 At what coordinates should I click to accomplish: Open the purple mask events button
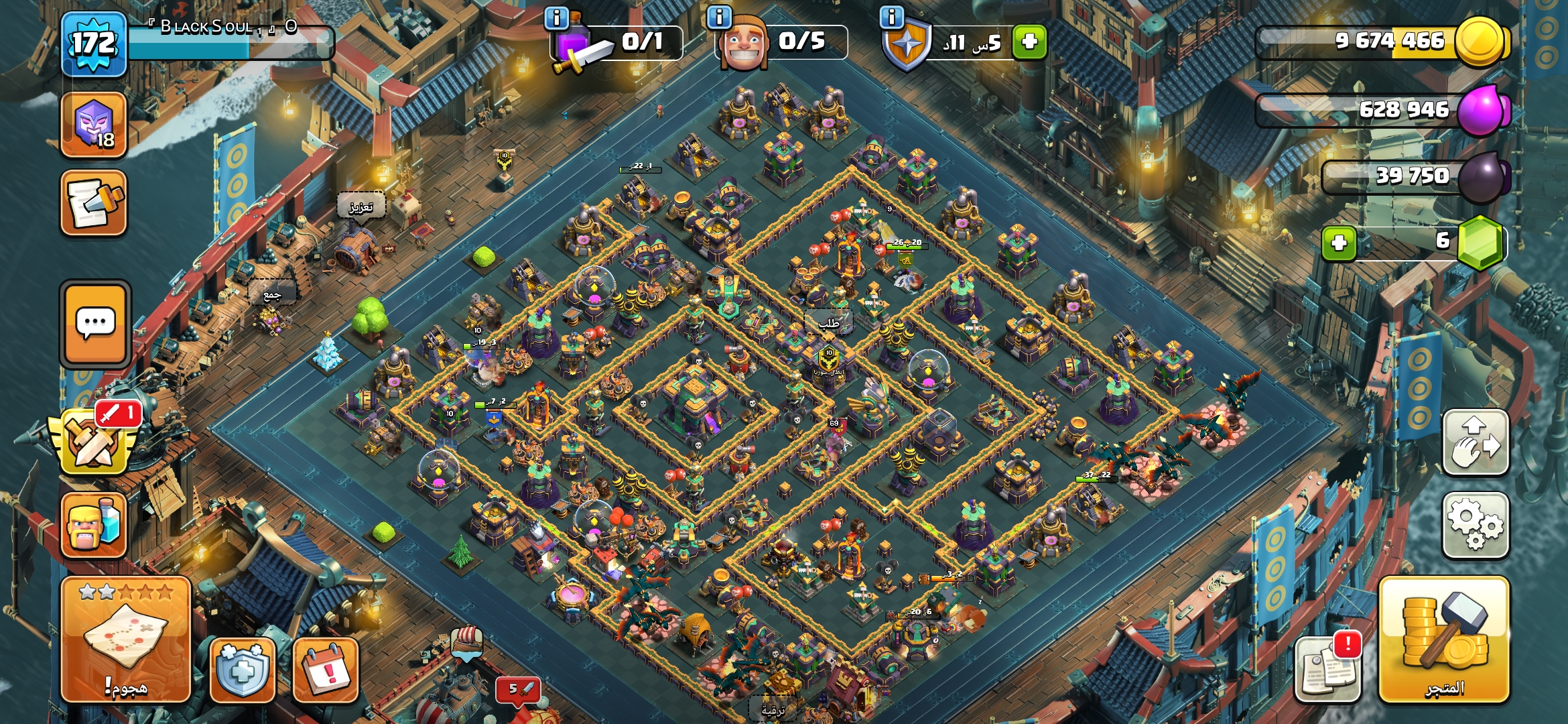tap(94, 125)
